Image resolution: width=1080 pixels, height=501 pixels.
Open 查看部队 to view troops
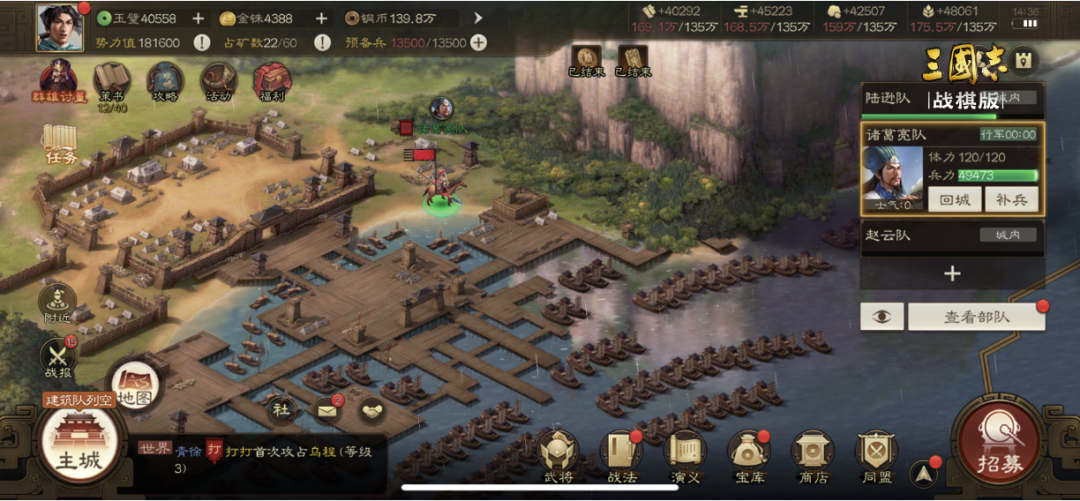pos(976,317)
